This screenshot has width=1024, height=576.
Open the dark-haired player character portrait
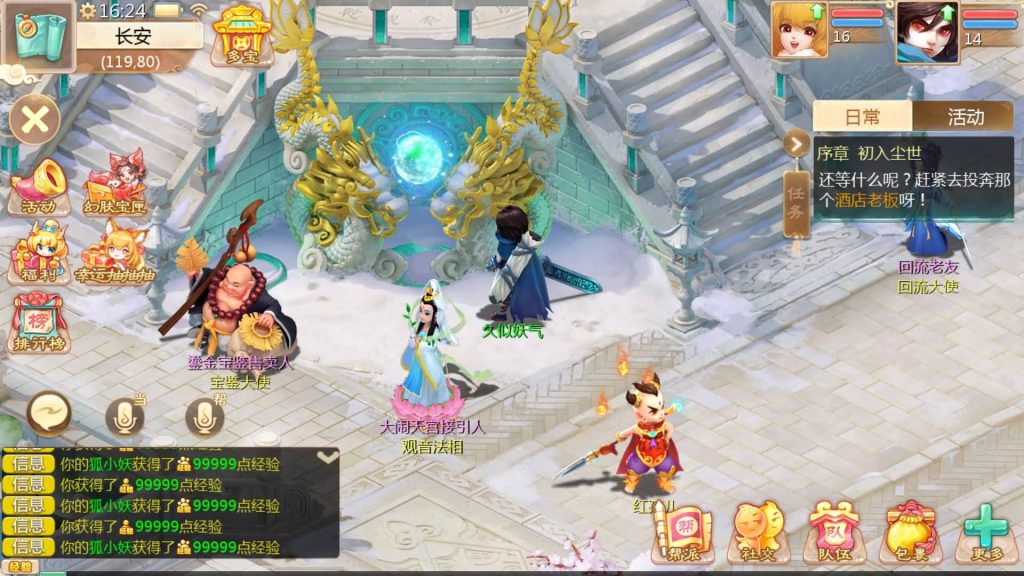point(926,31)
